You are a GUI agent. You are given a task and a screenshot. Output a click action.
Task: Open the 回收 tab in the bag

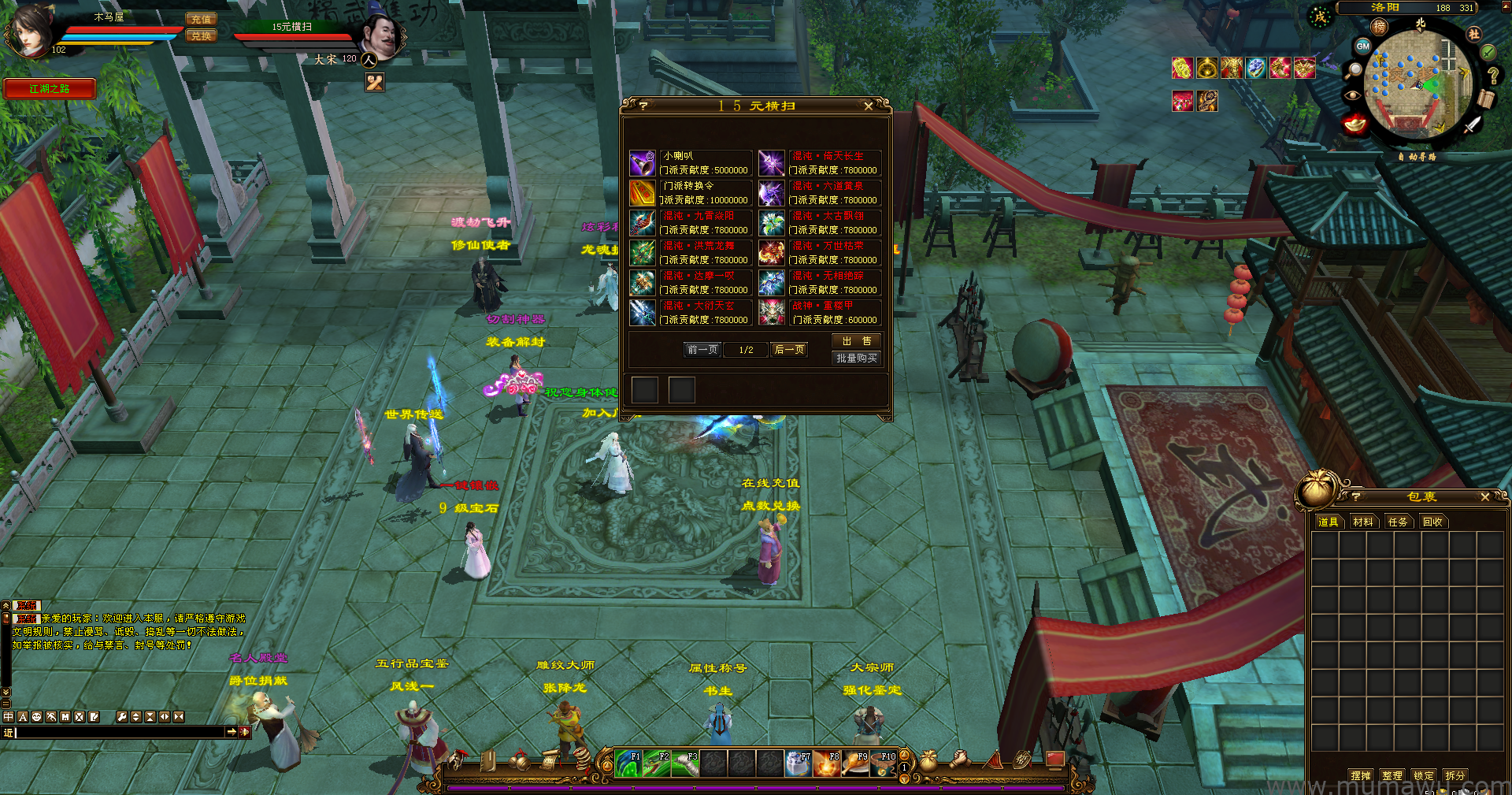click(x=1432, y=522)
